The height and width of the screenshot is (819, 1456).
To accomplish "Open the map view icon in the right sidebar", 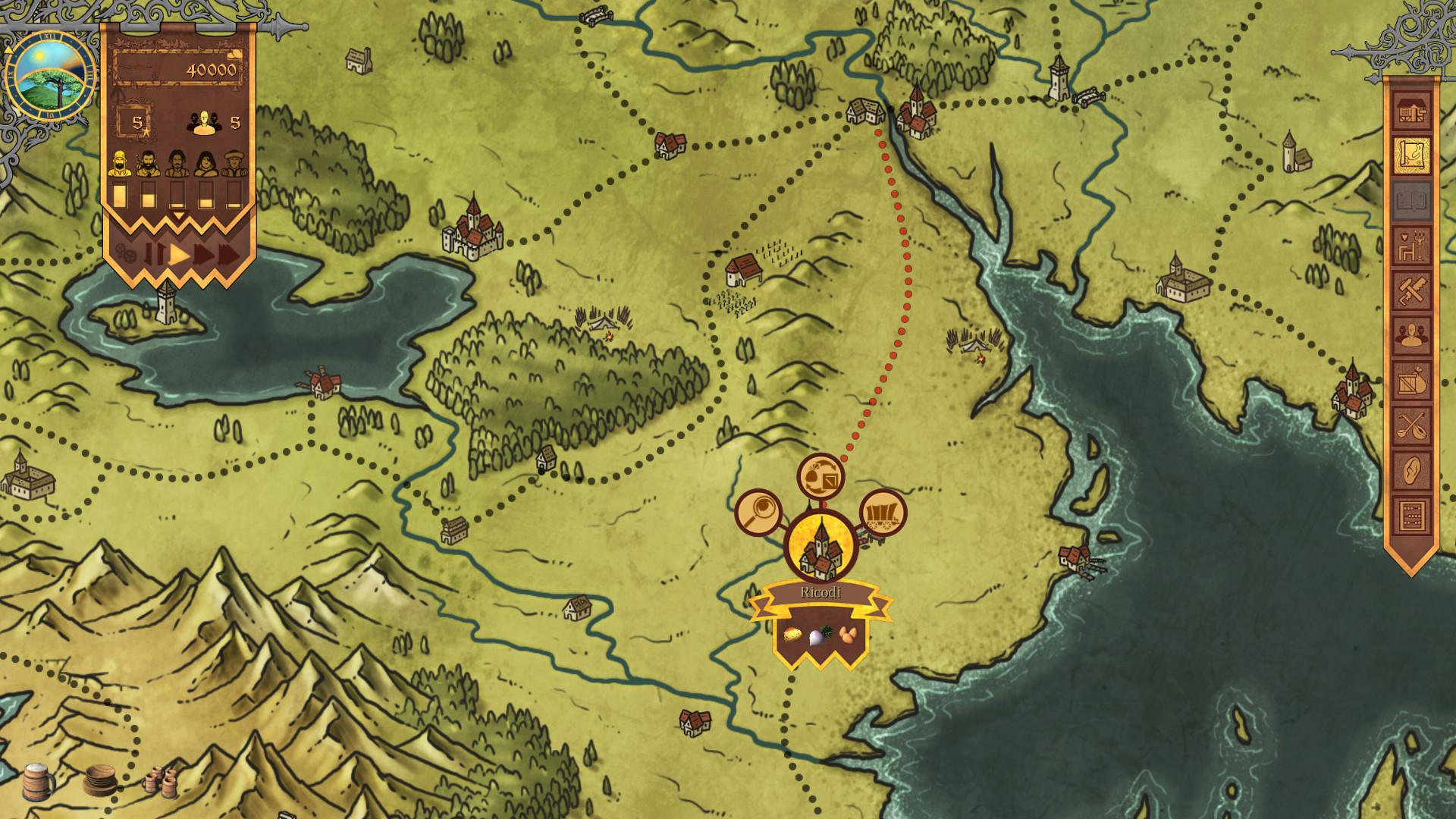I will tap(1413, 155).
